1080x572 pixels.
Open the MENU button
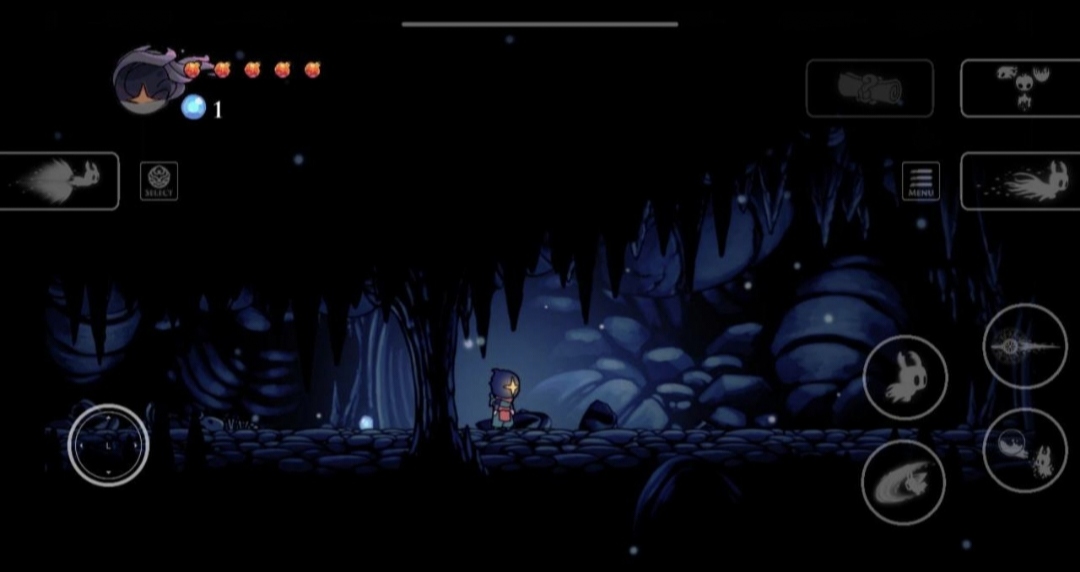[x=921, y=181]
